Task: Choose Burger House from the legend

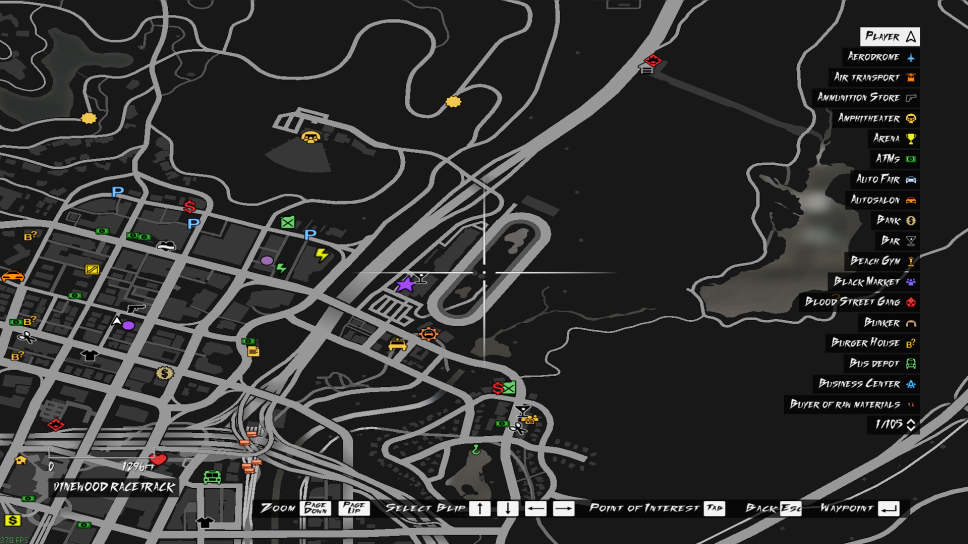Action: (873, 343)
